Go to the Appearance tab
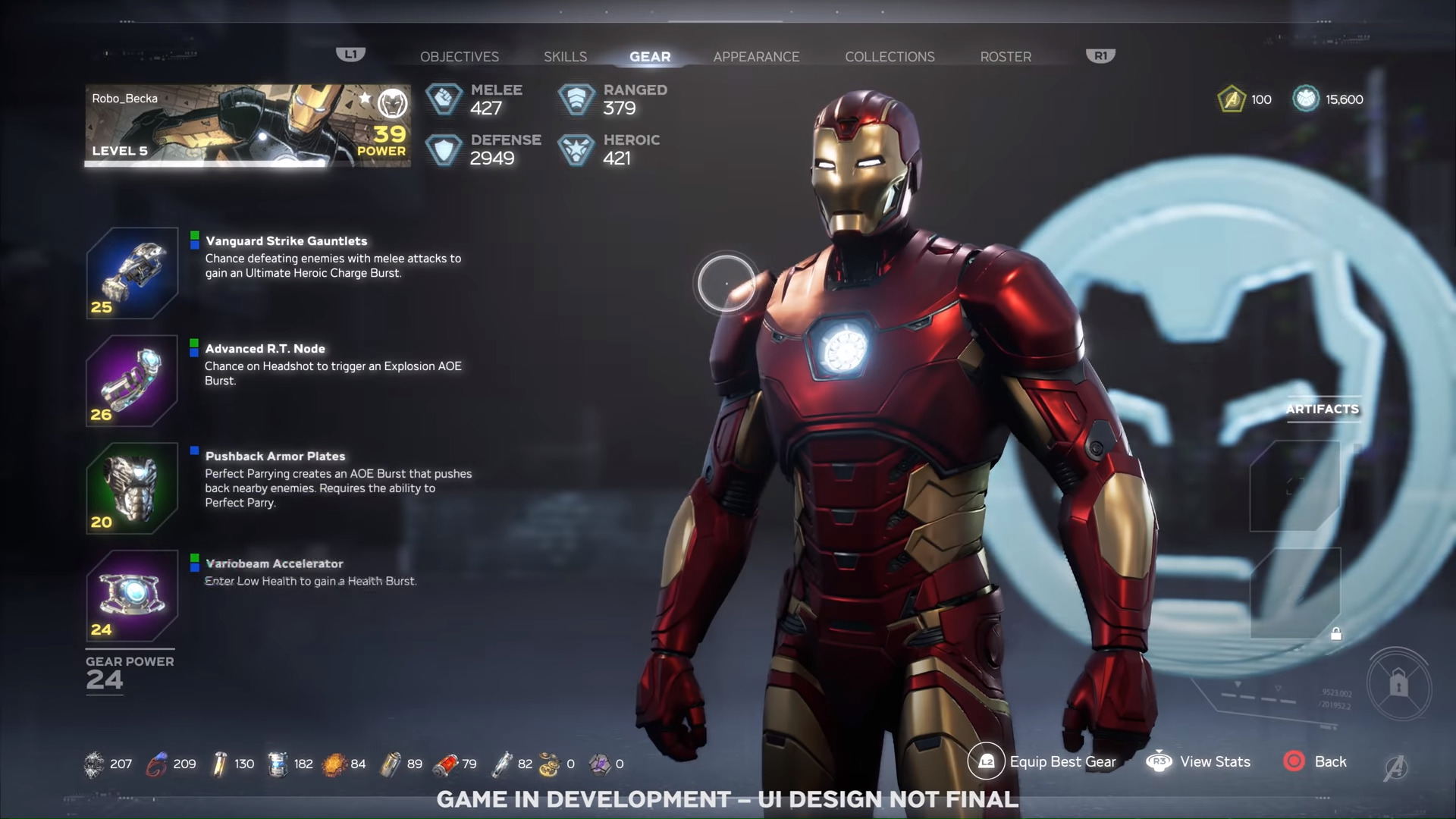The width and height of the screenshot is (1456, 819). coord(756,57)
